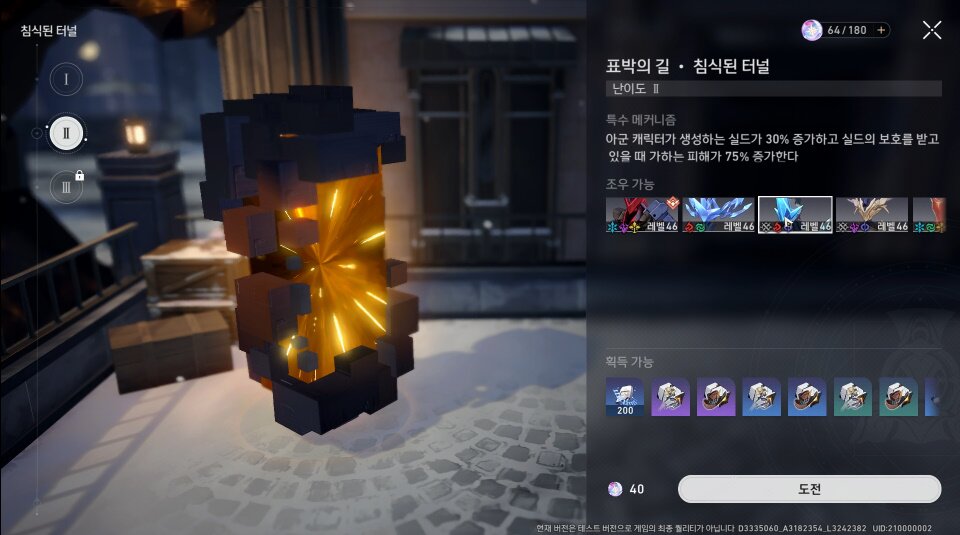Inspect the highlighted enemy thumbnail with white border
960x535 pixels.
[x=795, y=215]
